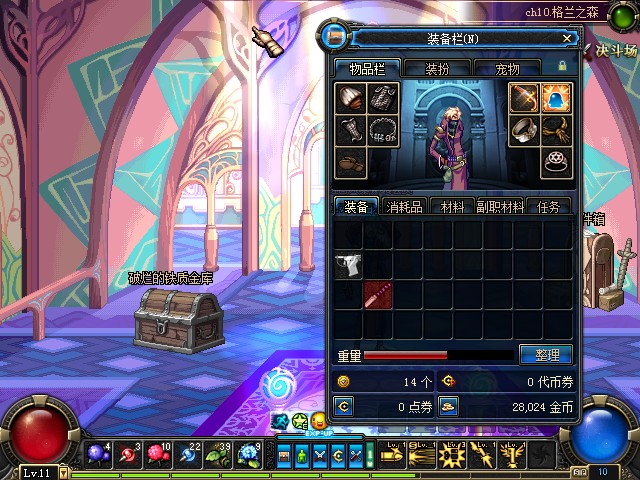Click the gold coin shop button
This screenshot has height=480, width=640.
[x=449, y=406]
